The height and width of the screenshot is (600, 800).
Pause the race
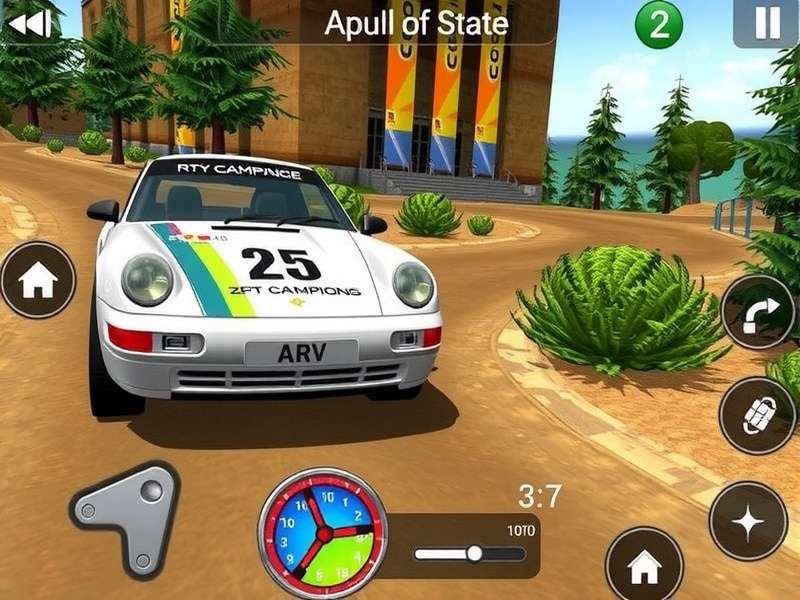click(x=766, y=23)
